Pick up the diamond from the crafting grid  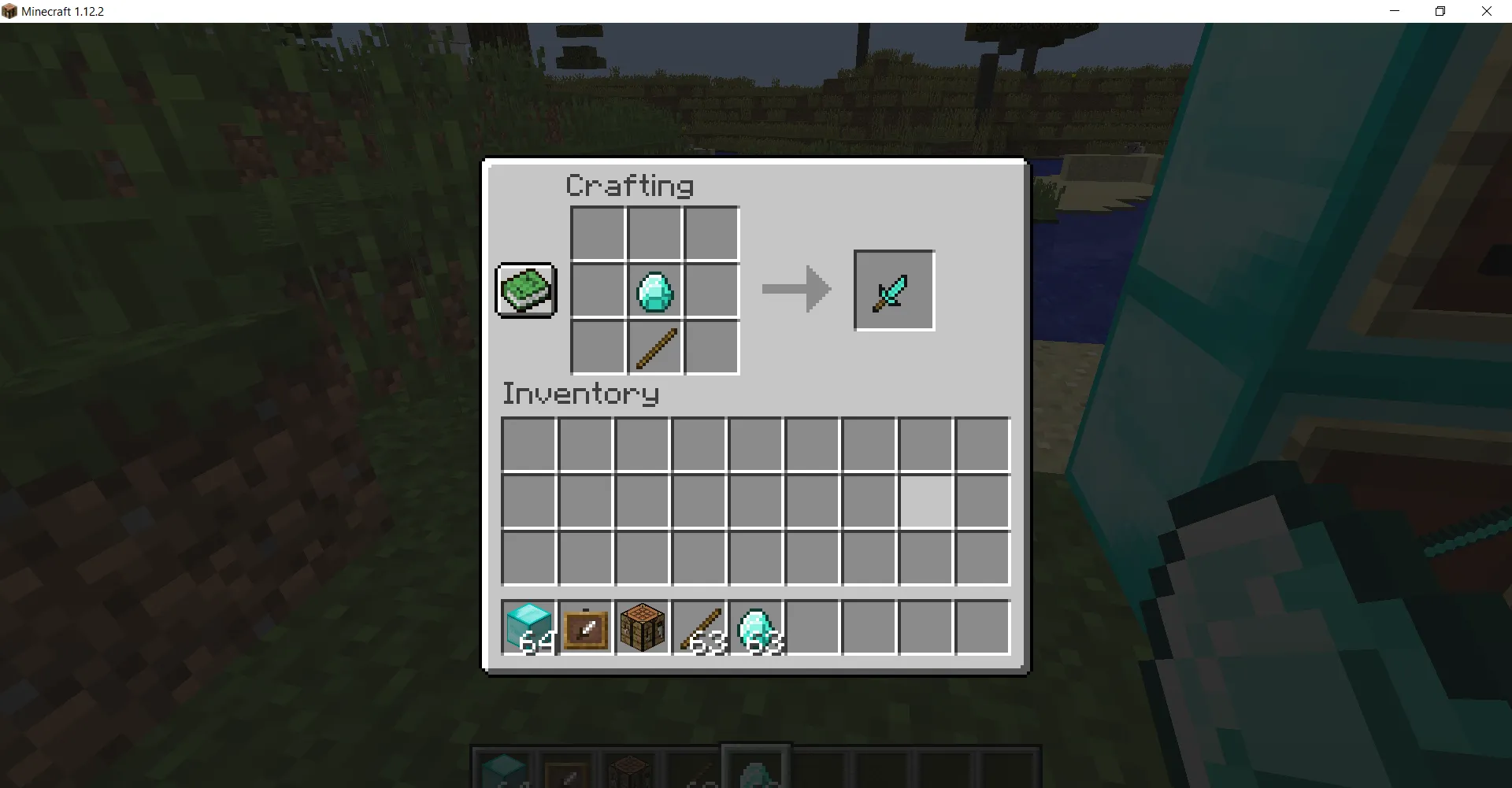(654, 290)
